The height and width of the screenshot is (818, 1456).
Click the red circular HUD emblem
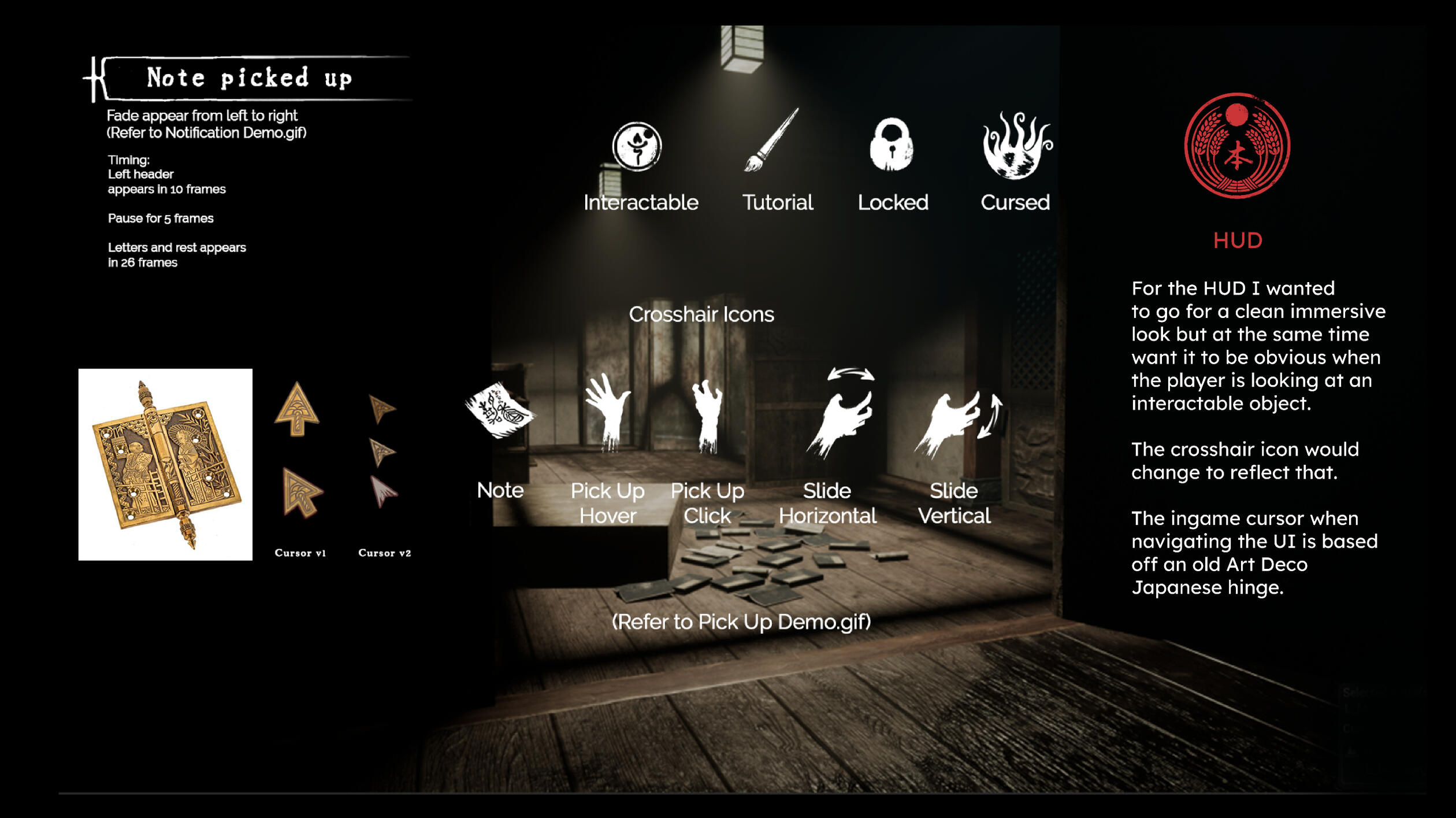click(1236, 146)
